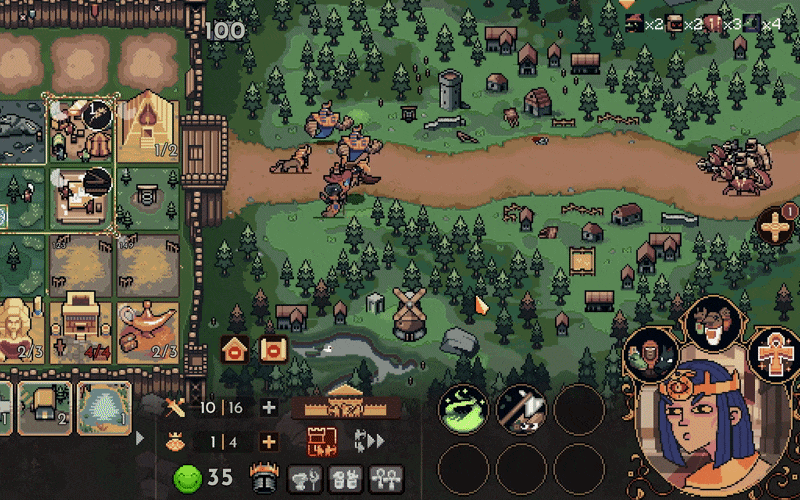Click the orange plus beside the crown count
The height and width of the screenshot is (500, 800).
click(268, 442)
